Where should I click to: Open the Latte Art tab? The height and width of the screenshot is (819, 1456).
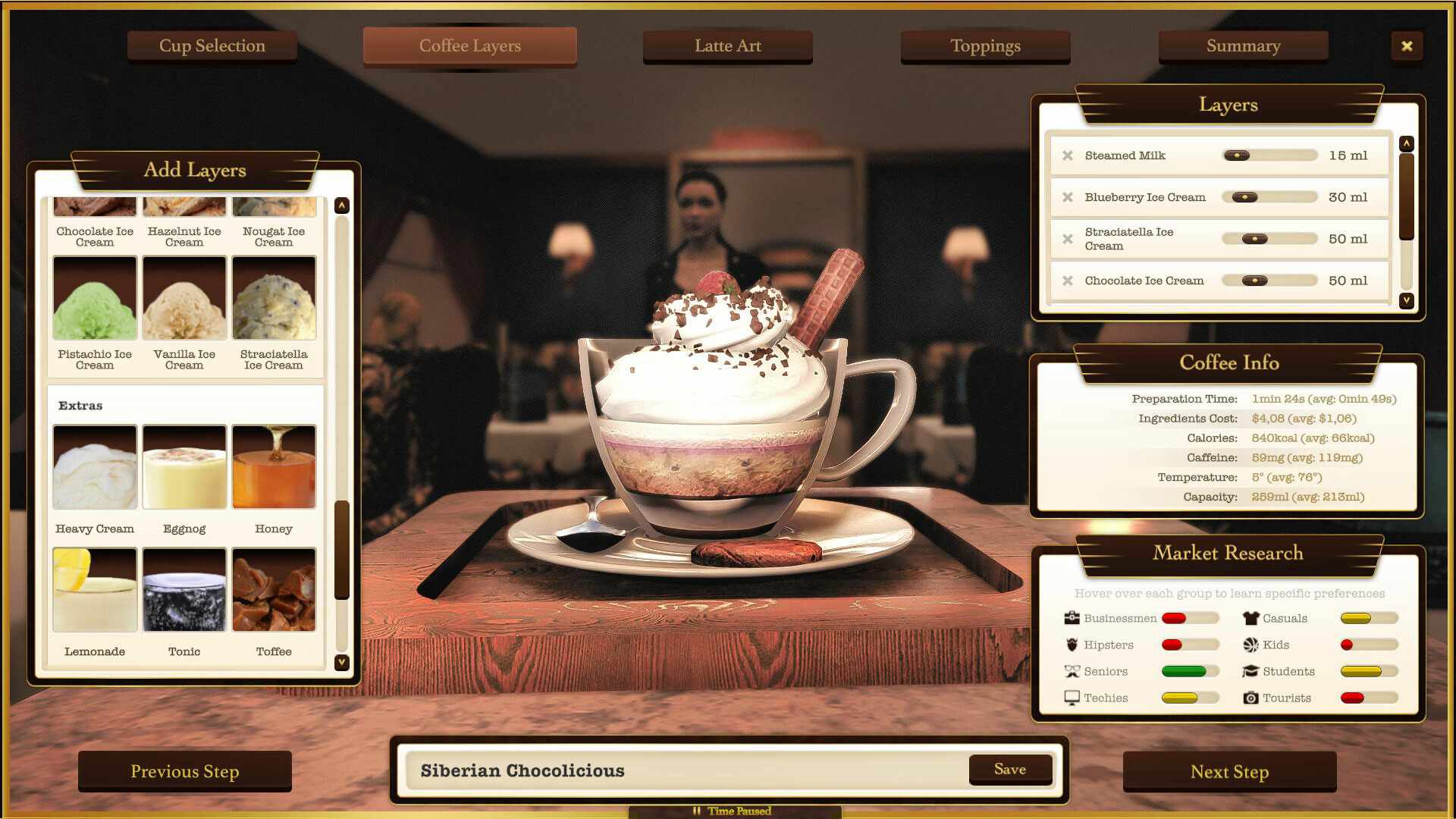pyautogui.click(x=726, y=45)
